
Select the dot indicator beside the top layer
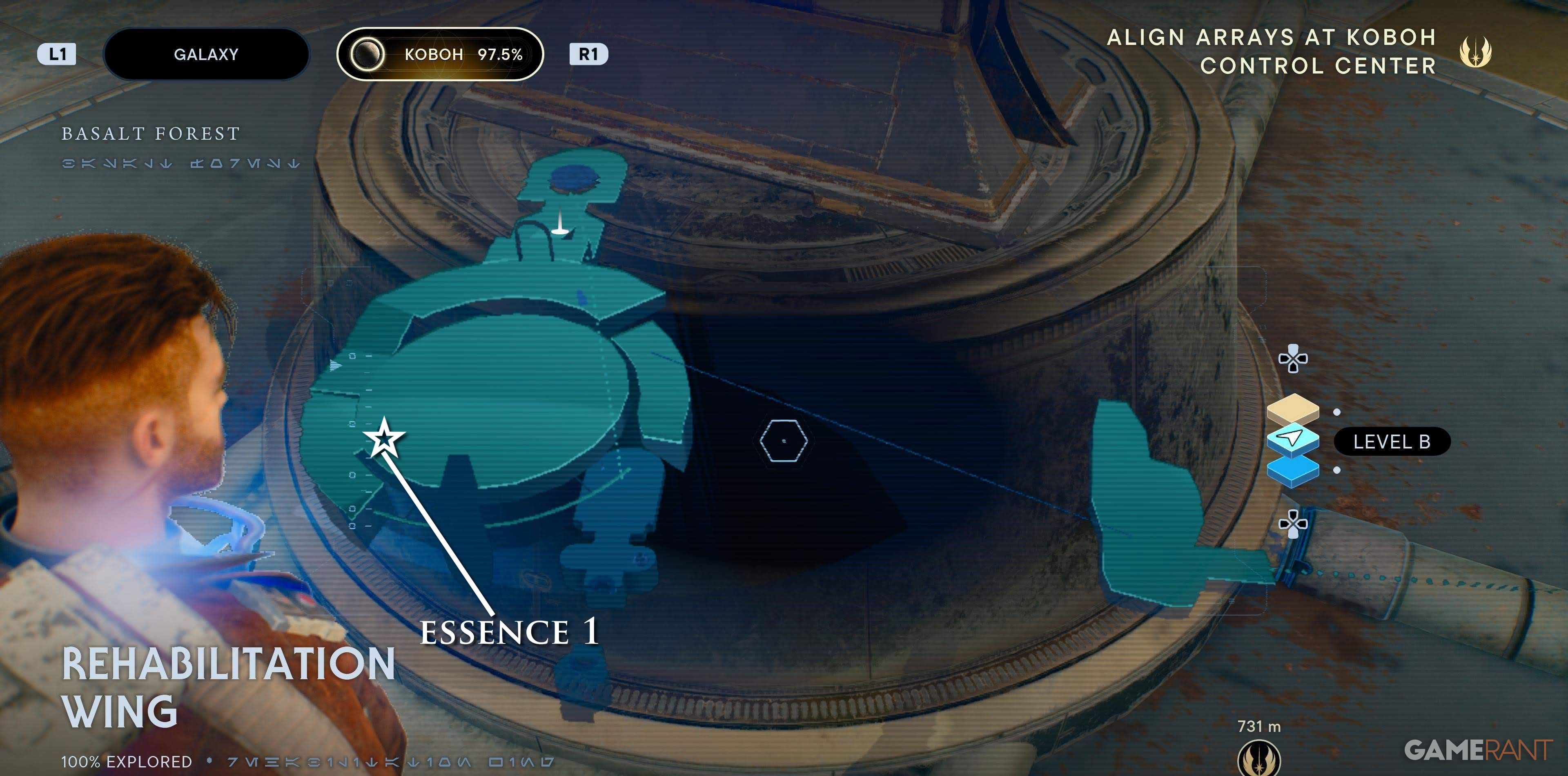pyautogui.click(x=1337, y=413)
